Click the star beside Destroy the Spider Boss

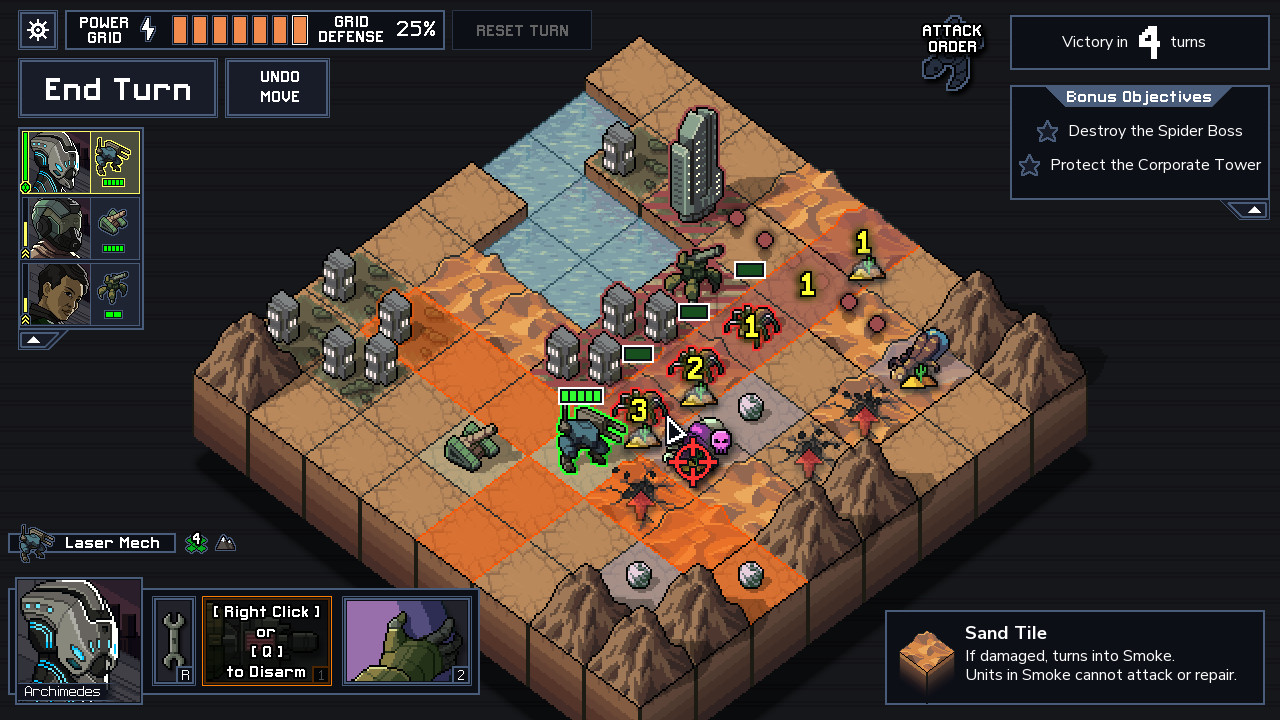1046,131
